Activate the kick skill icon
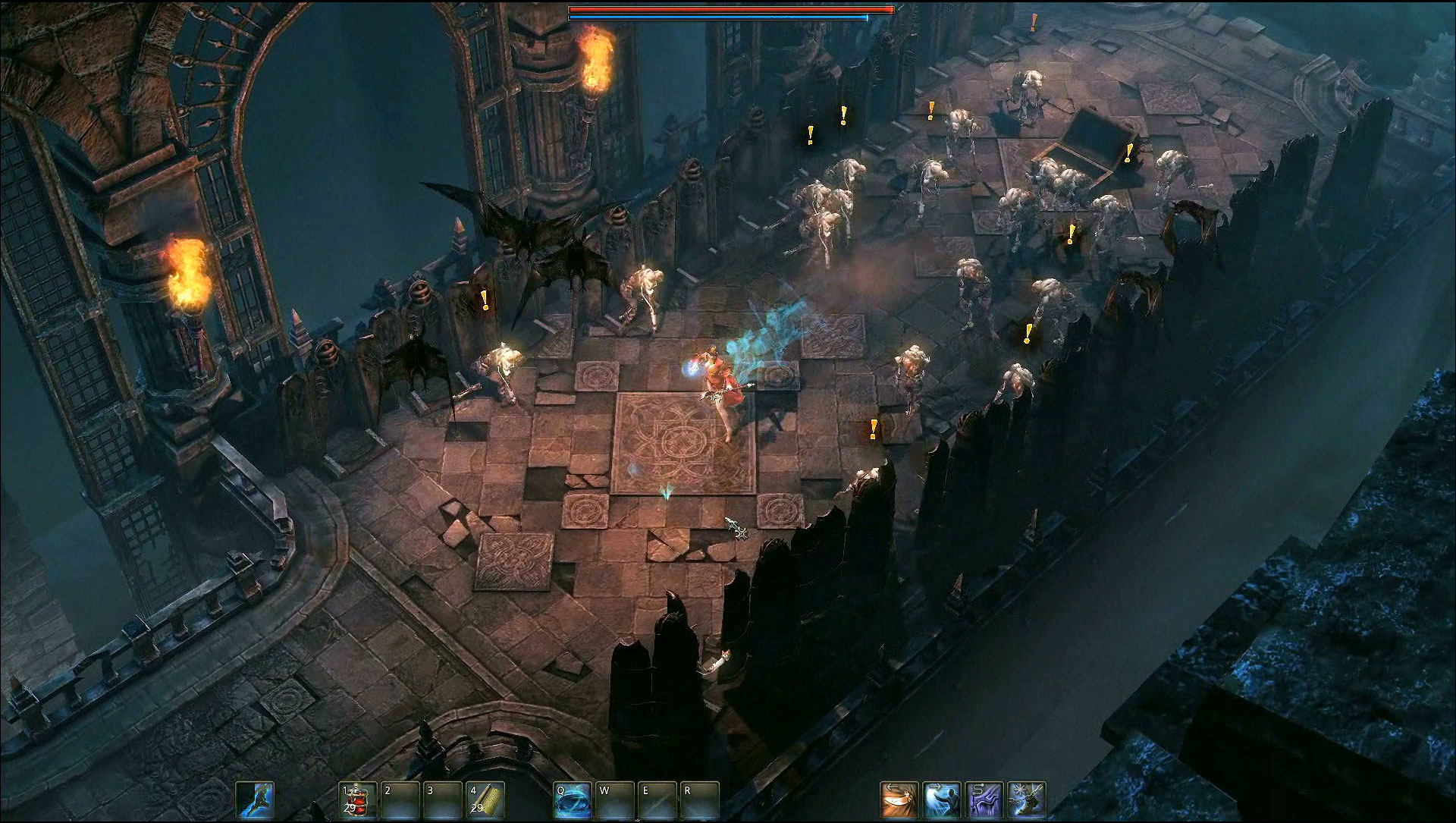The height and width of the screenshot is (823, 1456). (x=255, y=800)
